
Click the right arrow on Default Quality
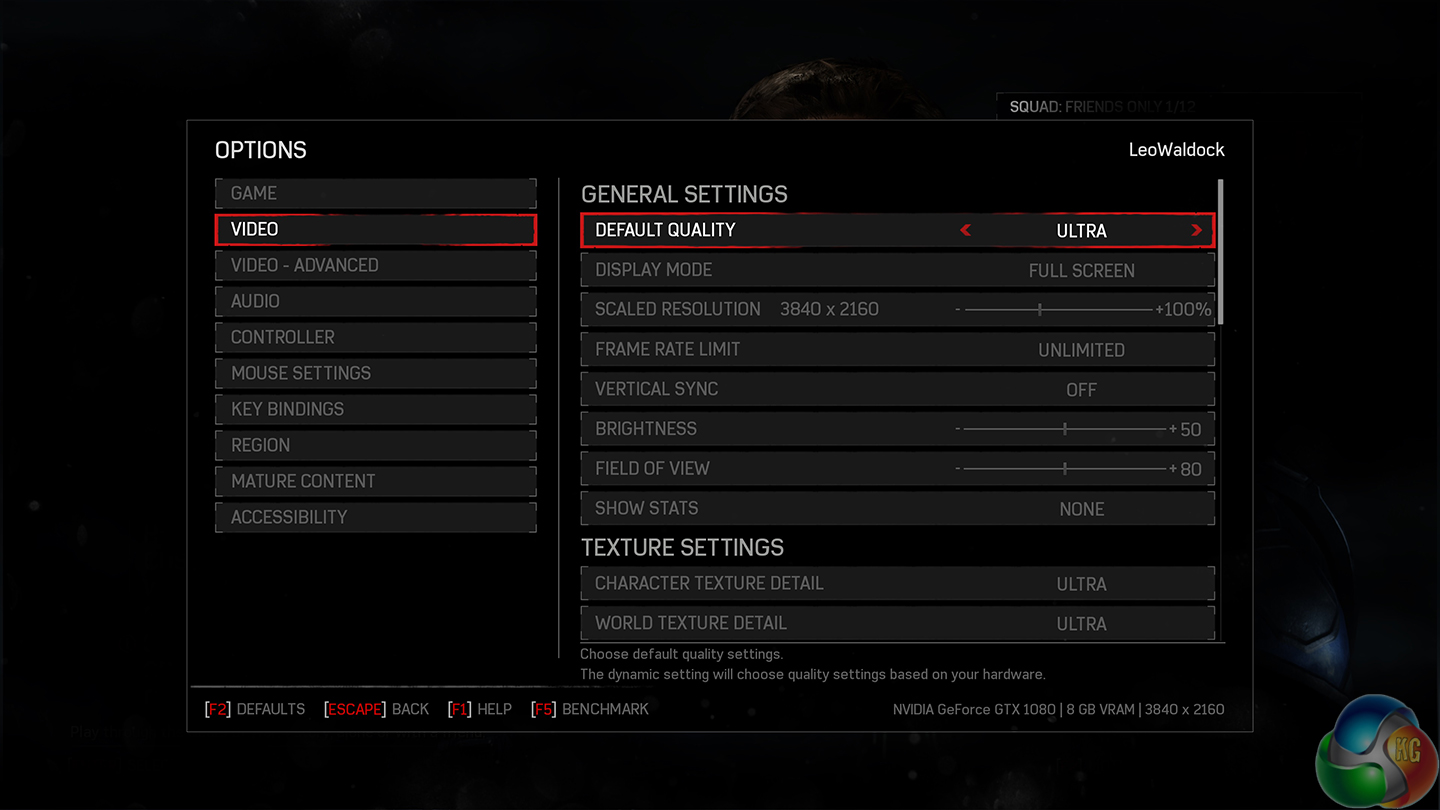tap(1196, 230)
